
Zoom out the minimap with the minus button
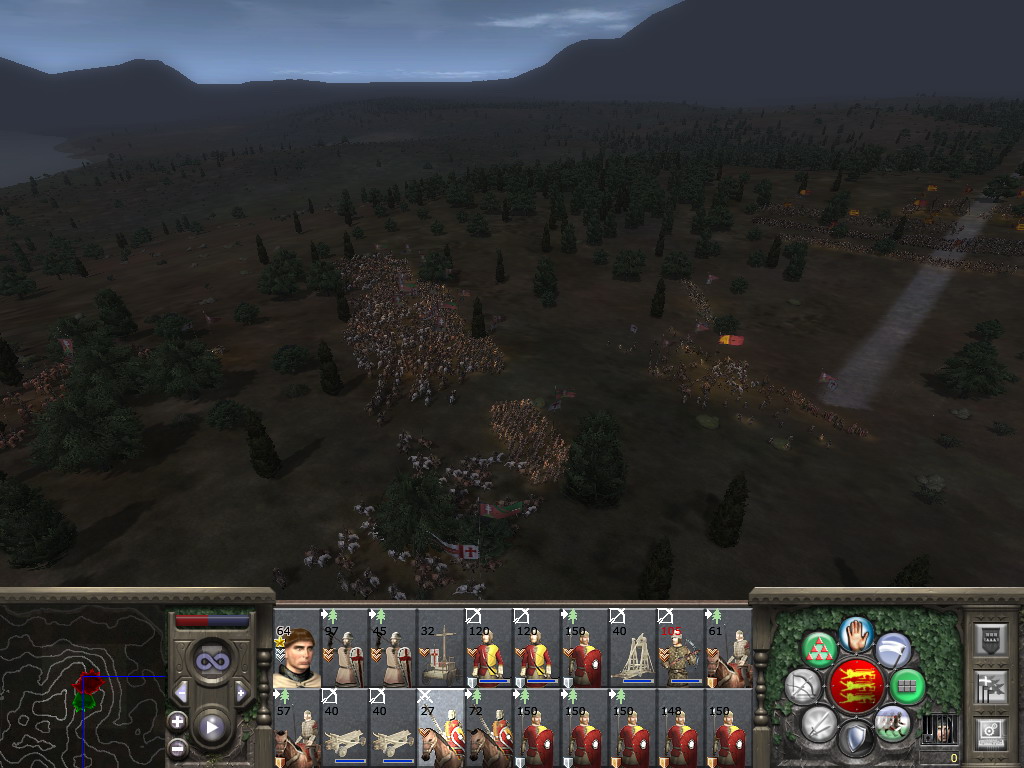tap(177, 746)
